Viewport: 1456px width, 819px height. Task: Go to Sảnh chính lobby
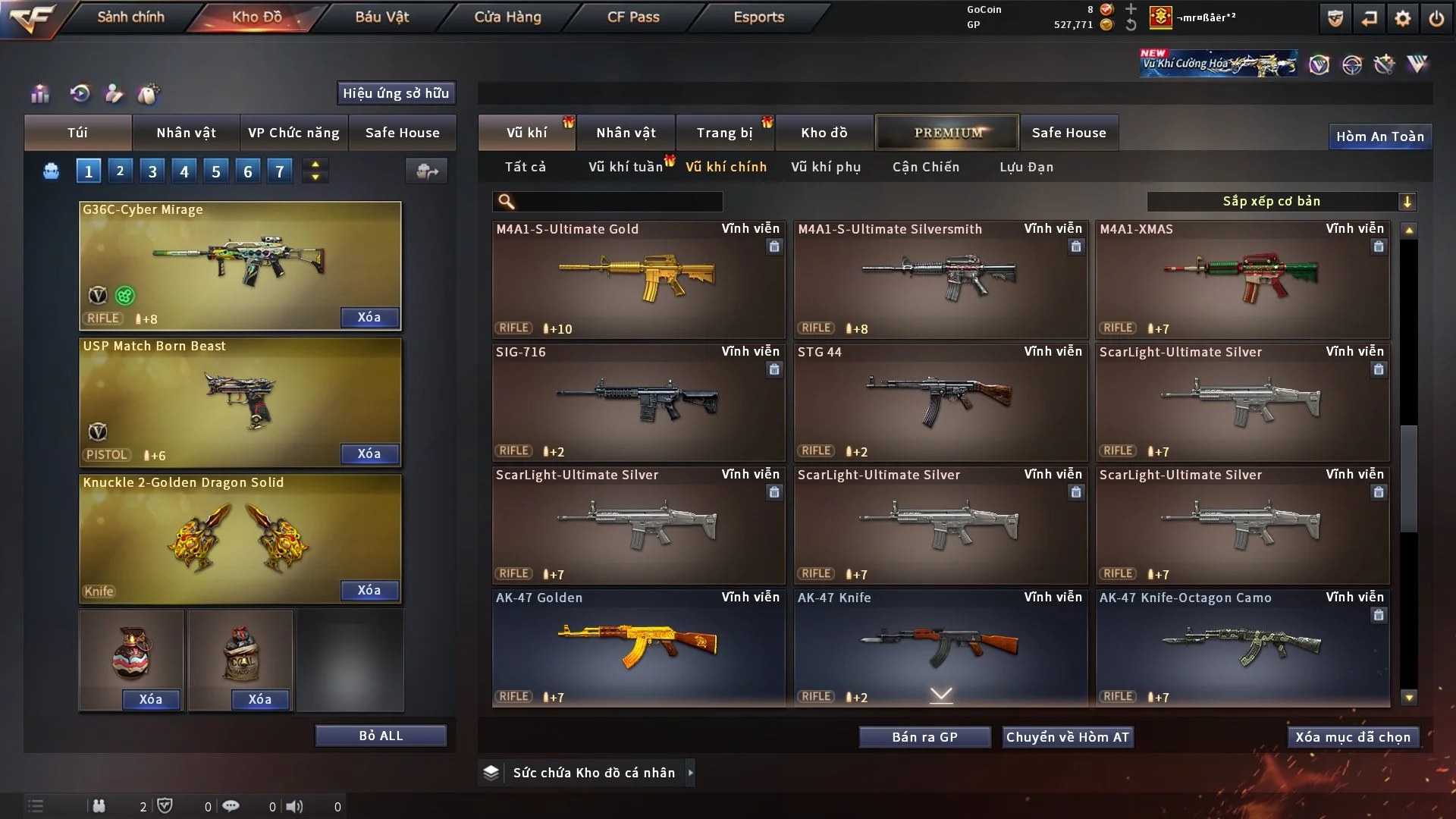click(130, 17)
